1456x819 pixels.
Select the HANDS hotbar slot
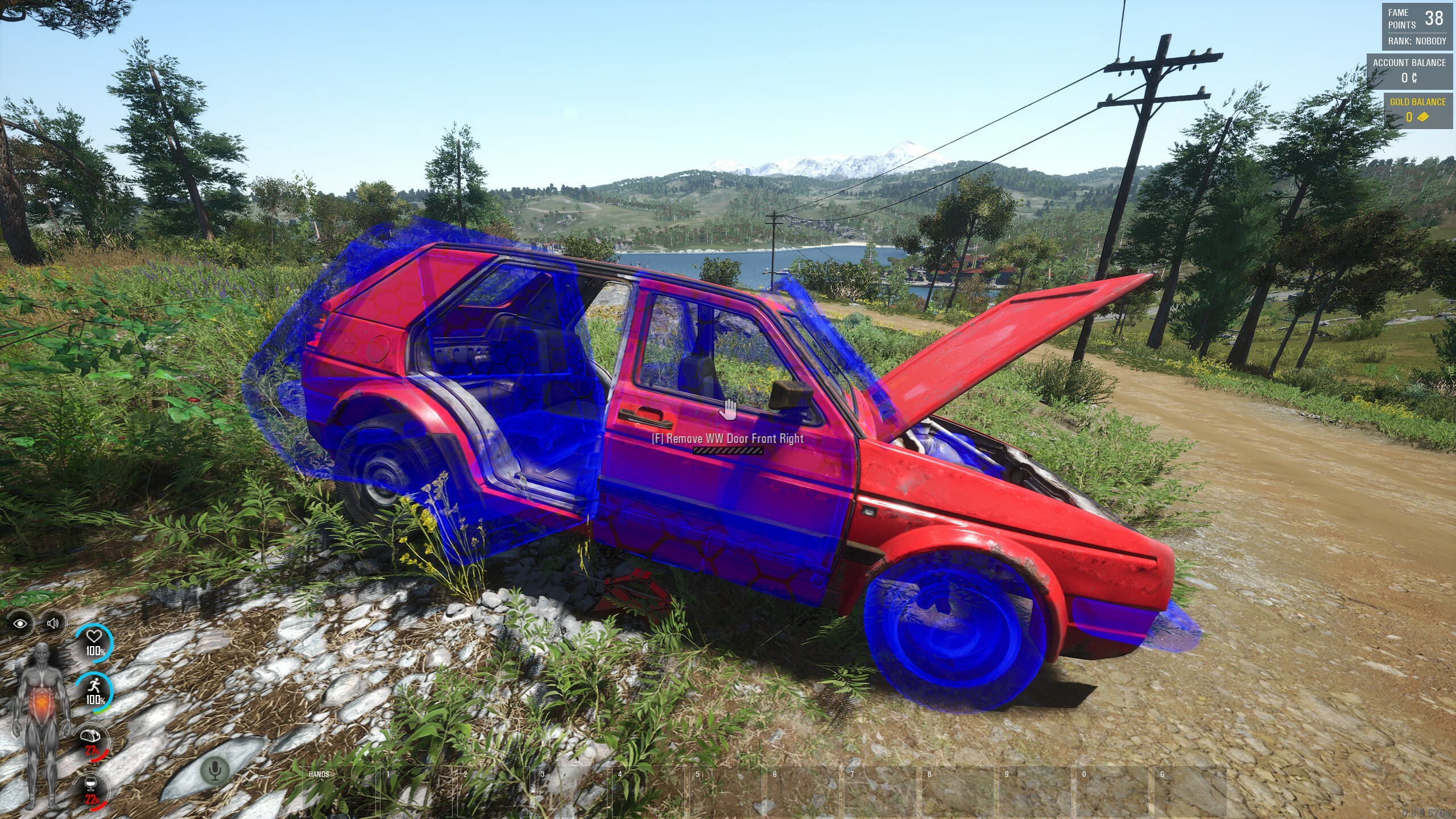pyautogui.click(x=338, y=792)
